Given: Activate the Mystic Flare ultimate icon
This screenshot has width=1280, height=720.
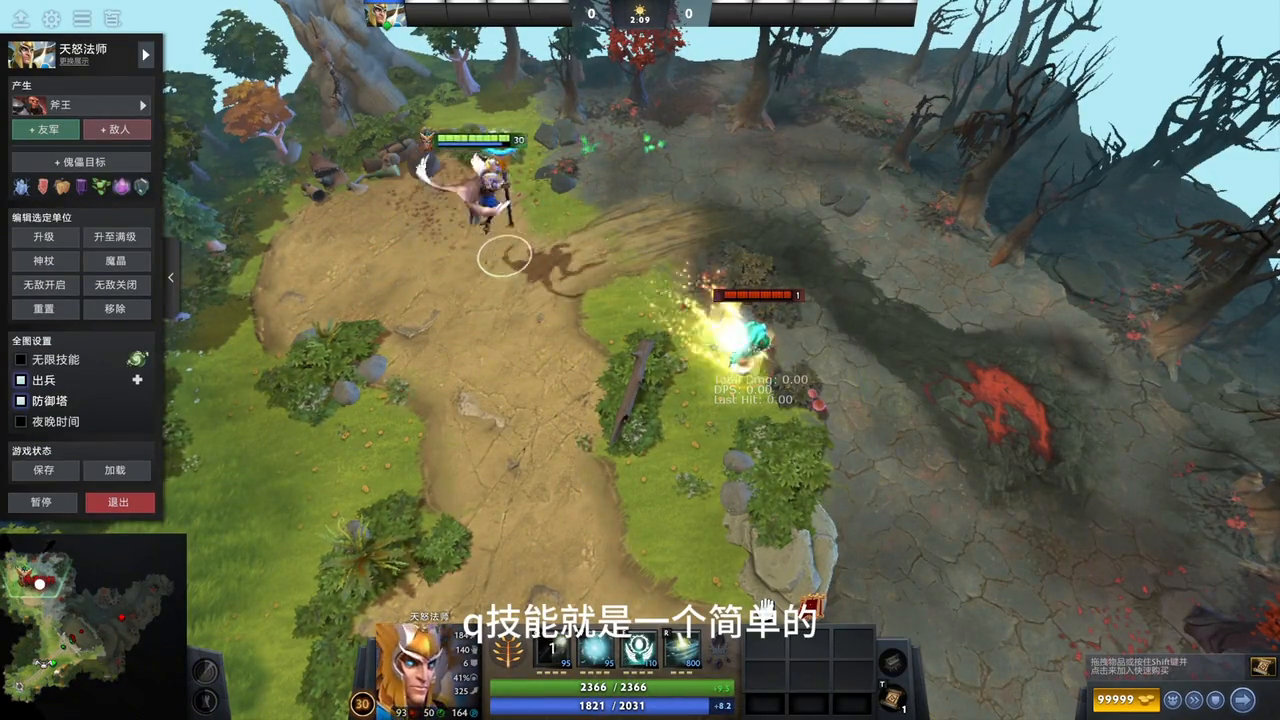Looking at the screenshot, I should tap(684, 651).
